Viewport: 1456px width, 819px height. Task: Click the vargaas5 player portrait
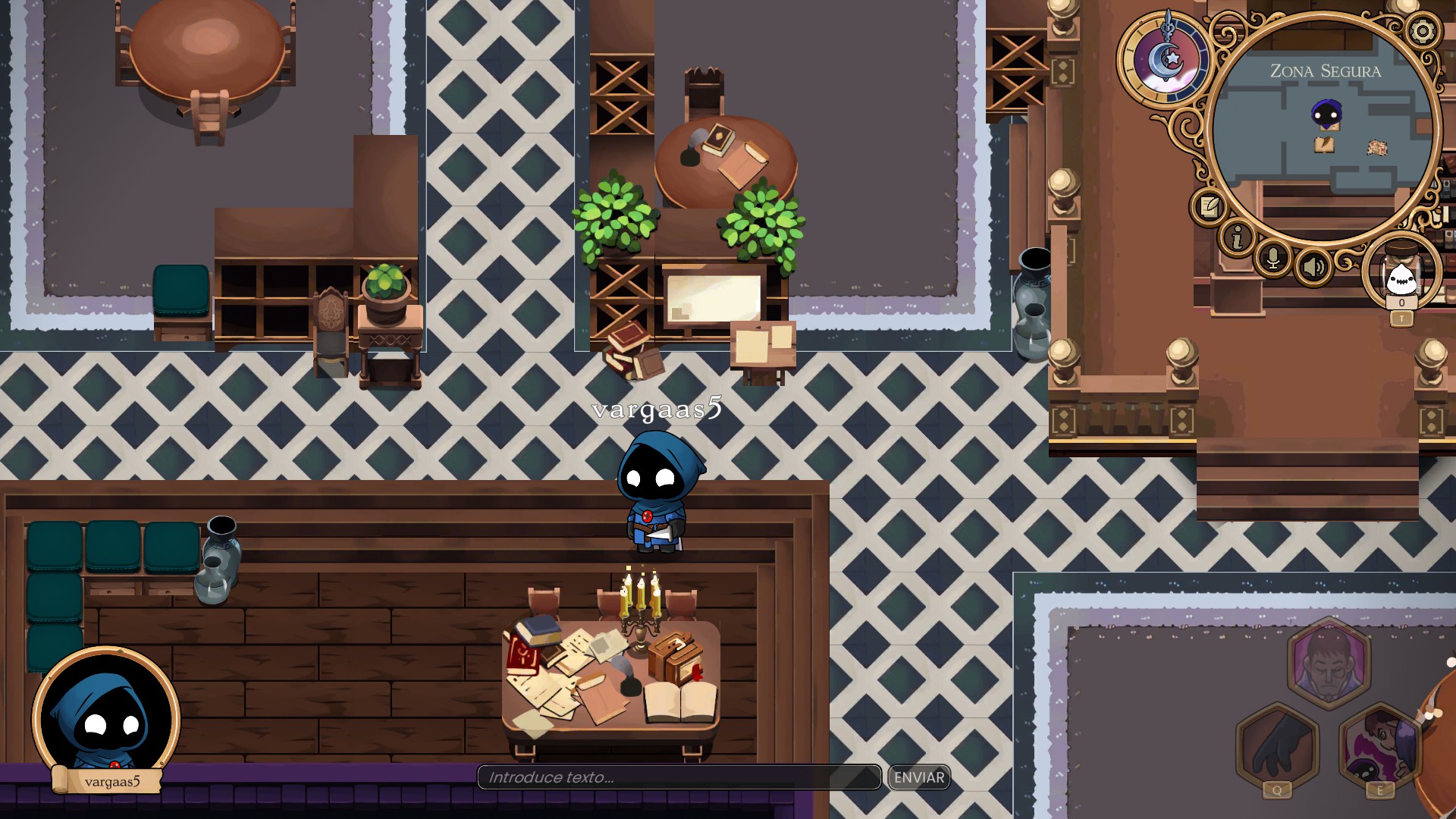coord(106,717)
